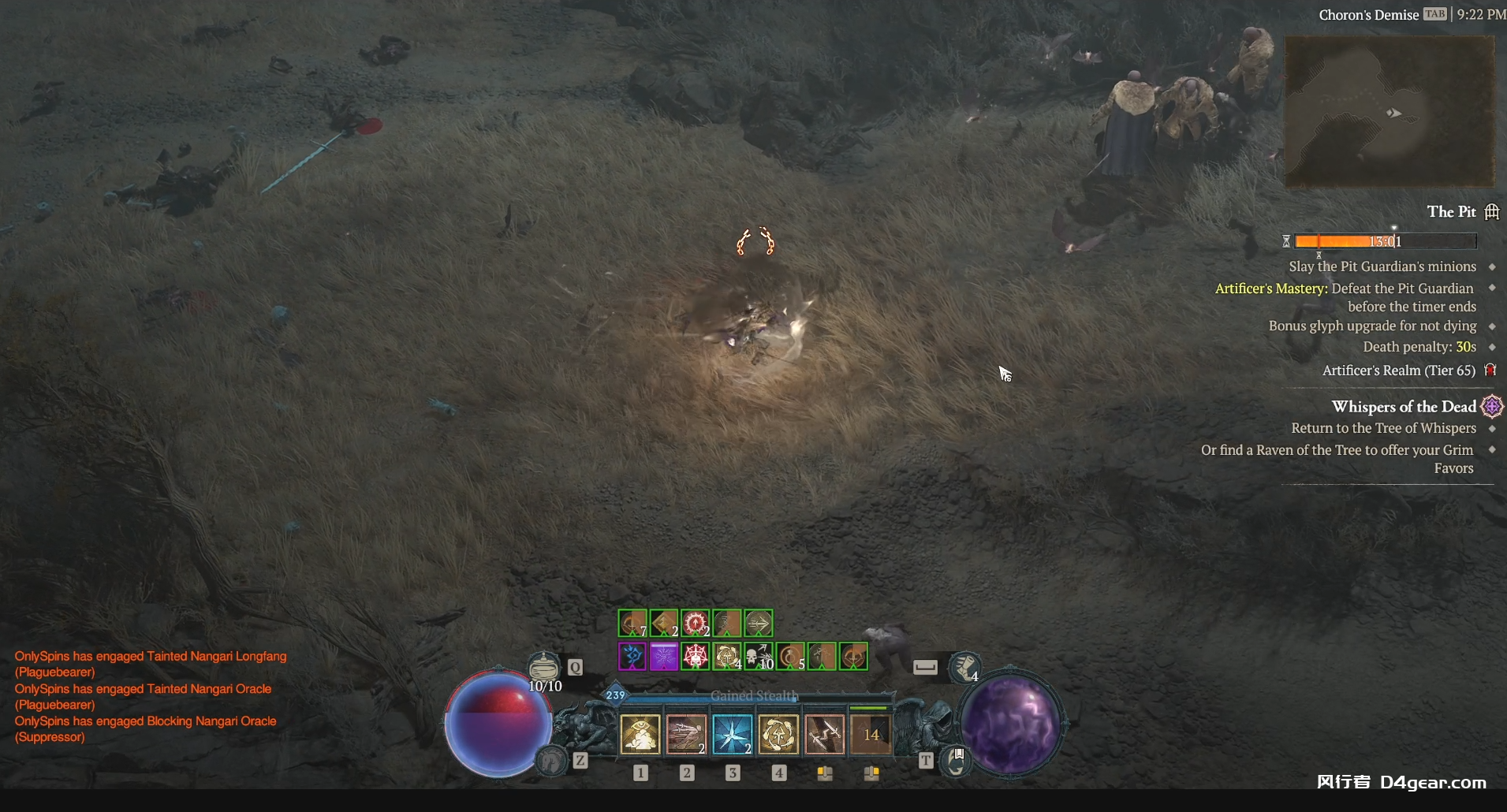Open the minimap for Choron's Demise
This screenshot has height=812, width=1507.
coord(1389,111)
